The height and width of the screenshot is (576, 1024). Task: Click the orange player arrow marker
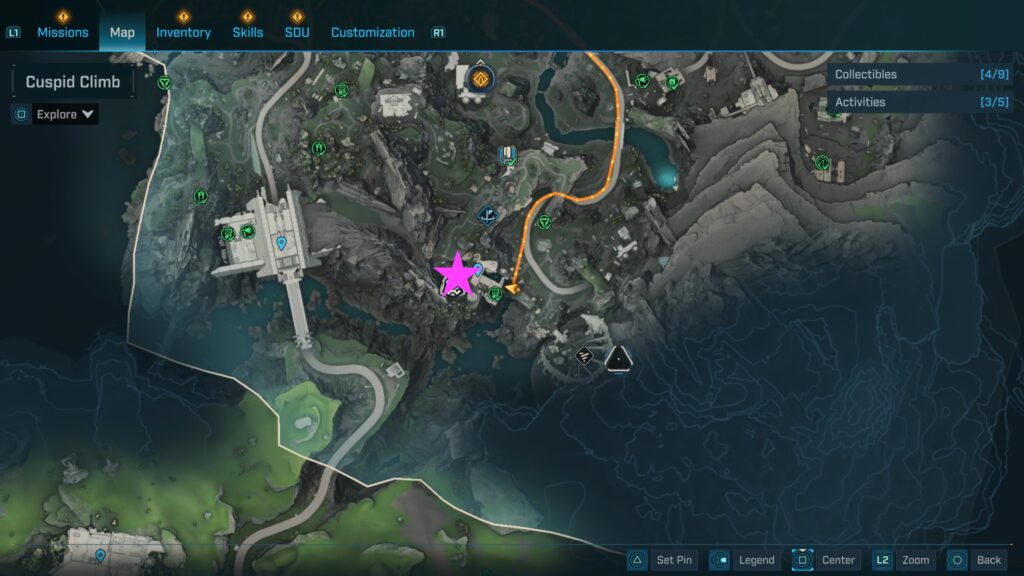click(x=515, y=288)
